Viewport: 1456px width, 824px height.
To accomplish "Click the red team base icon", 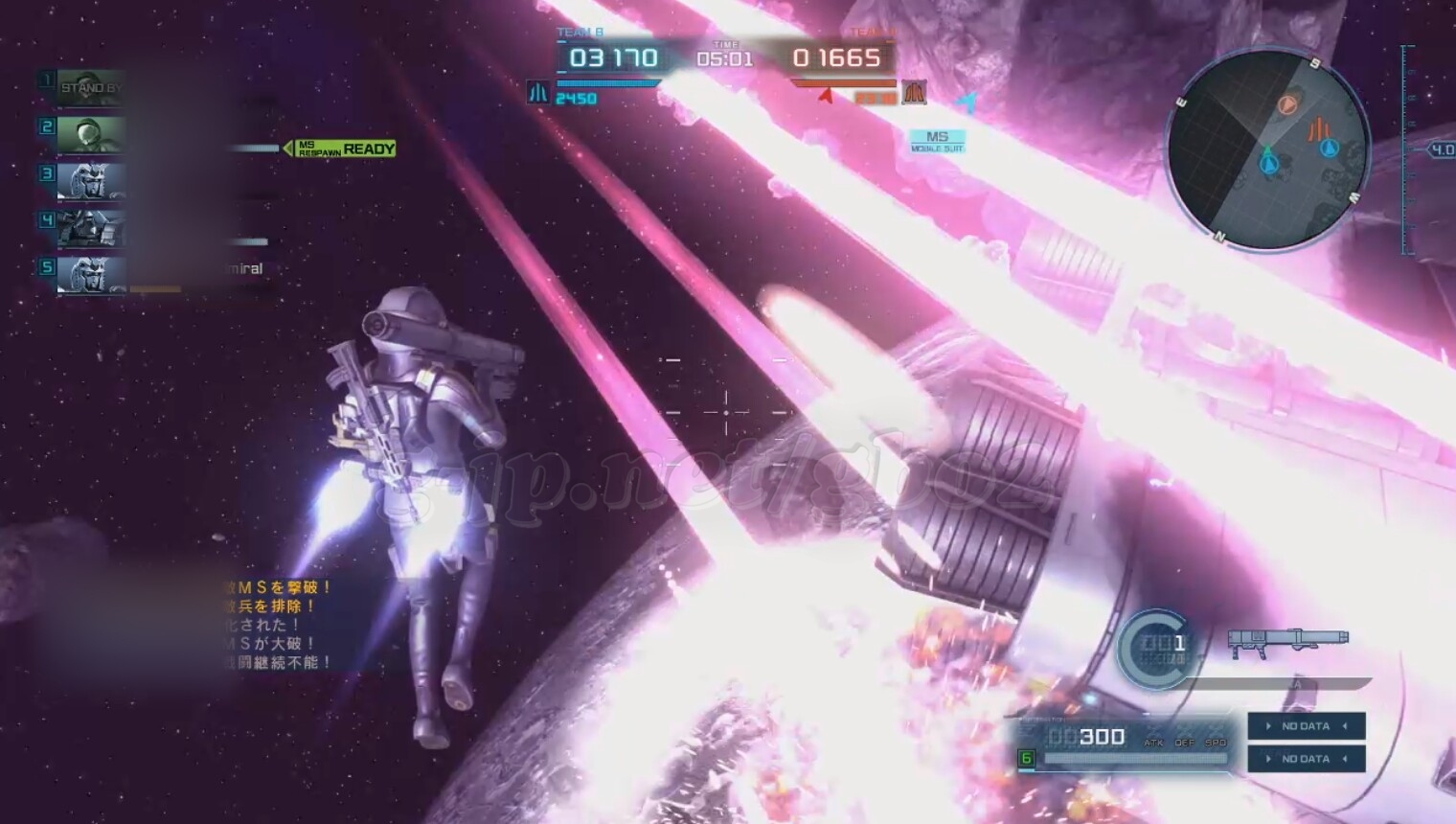I will 915,92.
